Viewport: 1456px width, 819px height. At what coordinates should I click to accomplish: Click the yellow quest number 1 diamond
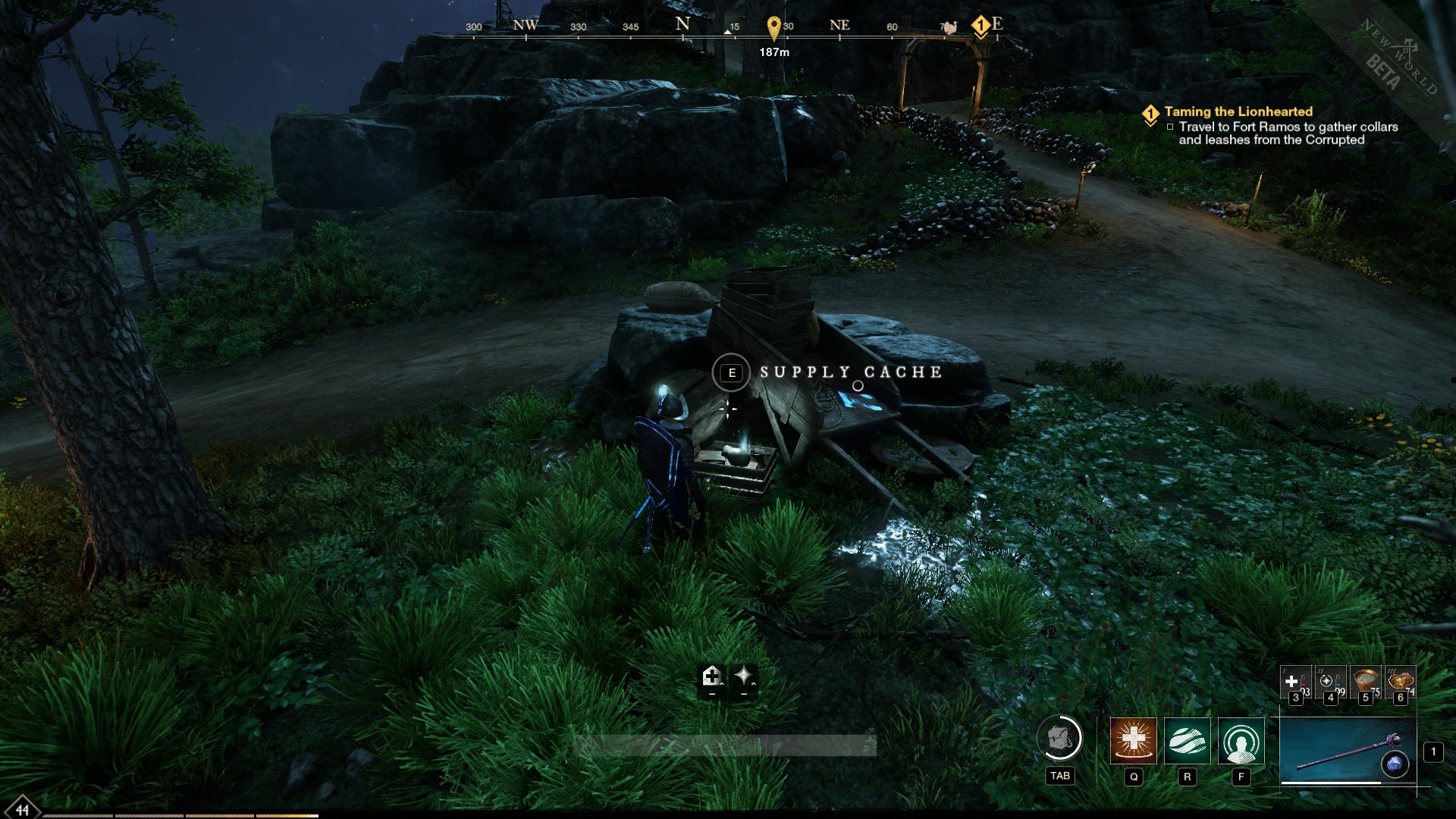click(x=1150, y=114)
